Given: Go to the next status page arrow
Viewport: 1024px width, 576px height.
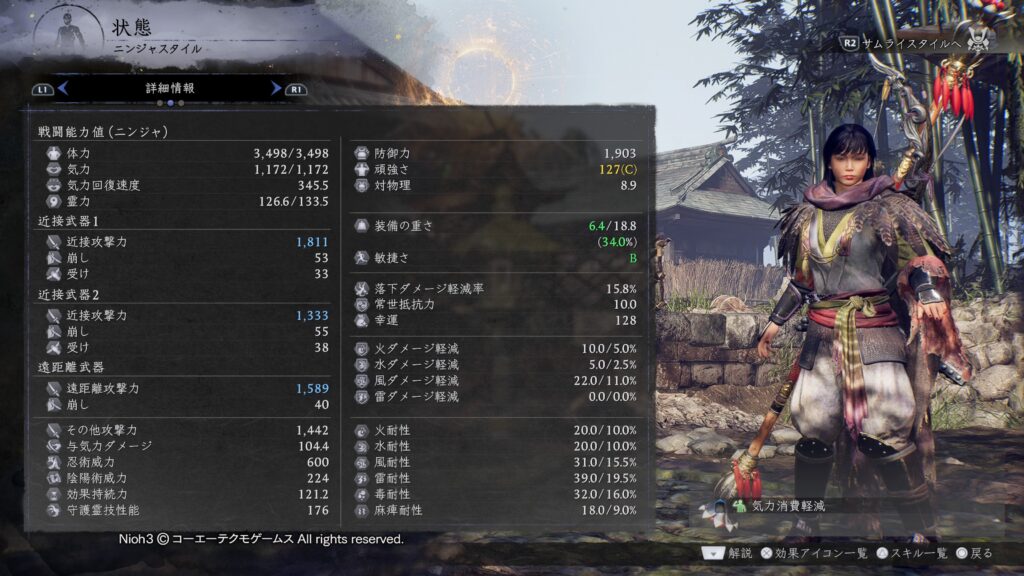Looking at the screenshot, I should (x=276, y=88).
